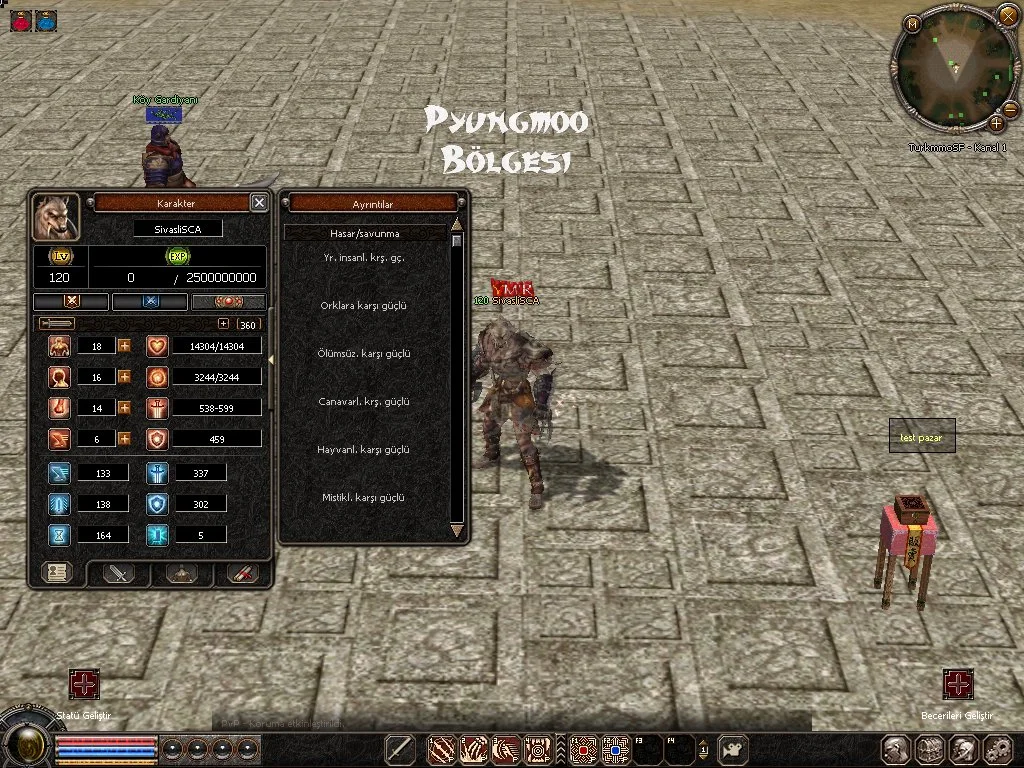Click the Statü Geliştir red cross icon

pyautogui.click(x=84, y=684)
